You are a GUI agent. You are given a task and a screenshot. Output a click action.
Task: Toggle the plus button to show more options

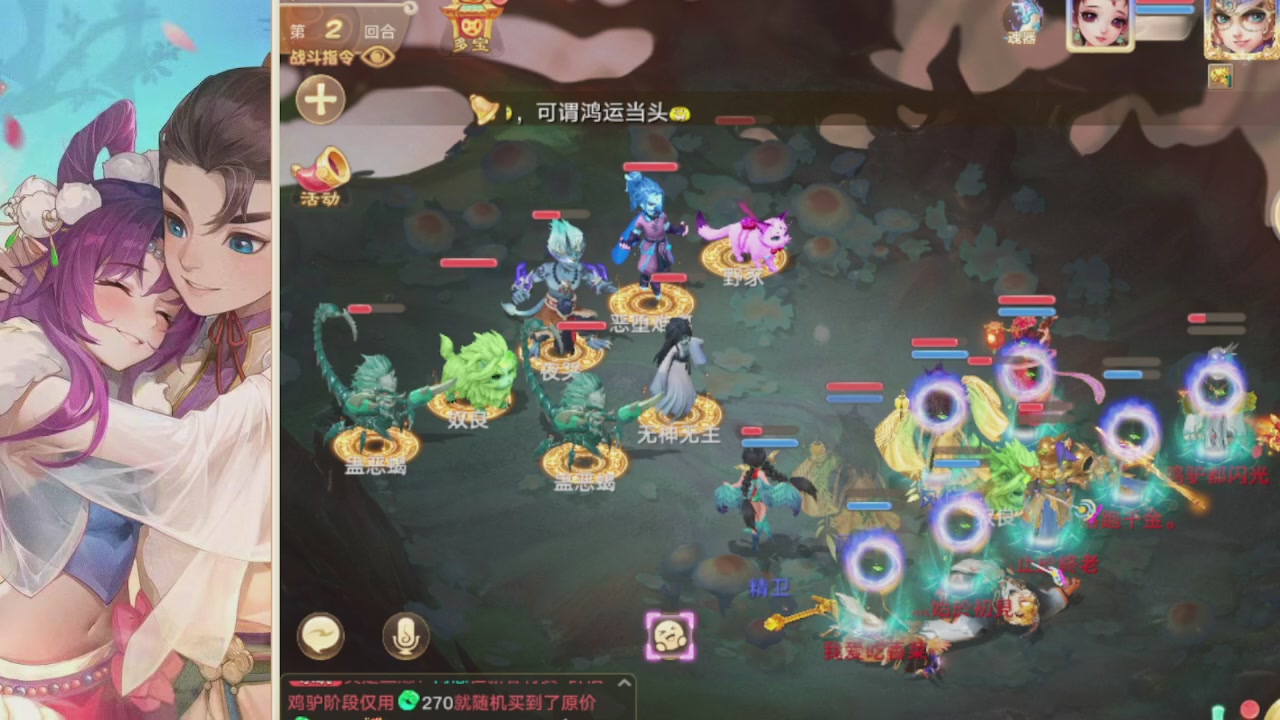(320, 100)
